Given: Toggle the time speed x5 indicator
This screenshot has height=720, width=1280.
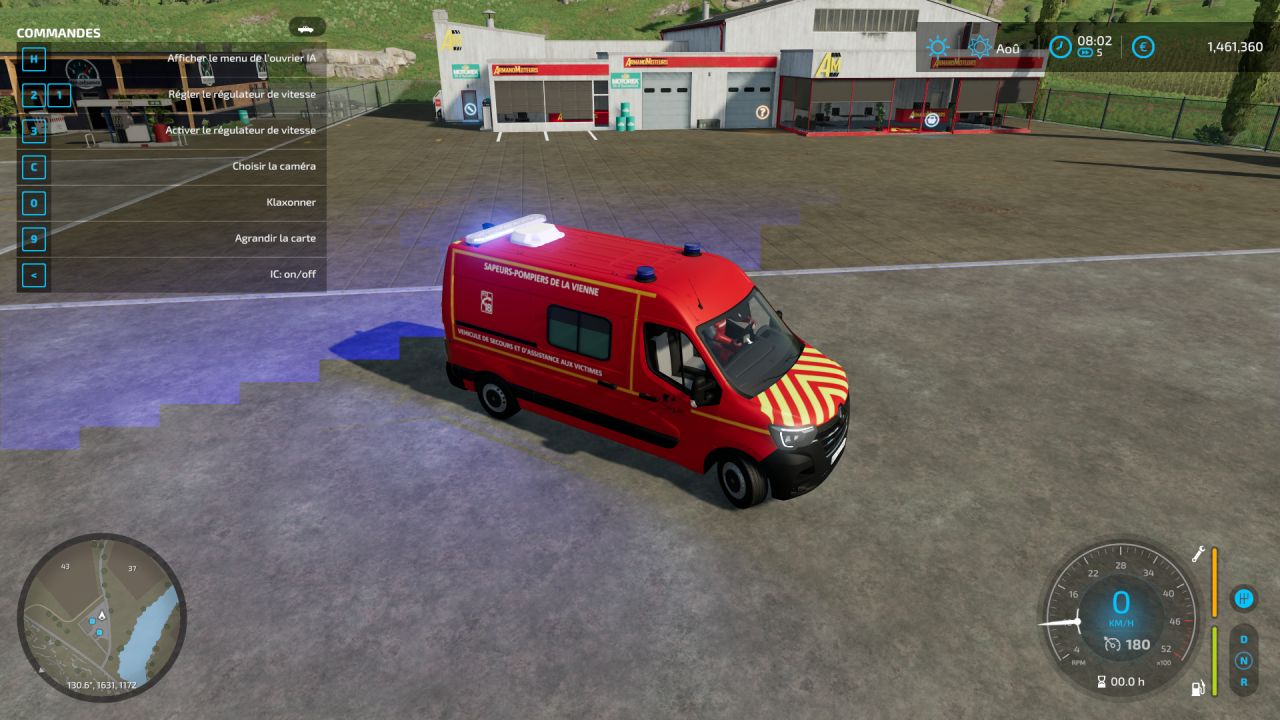Looking at the screenshot, I should 1086,53.
